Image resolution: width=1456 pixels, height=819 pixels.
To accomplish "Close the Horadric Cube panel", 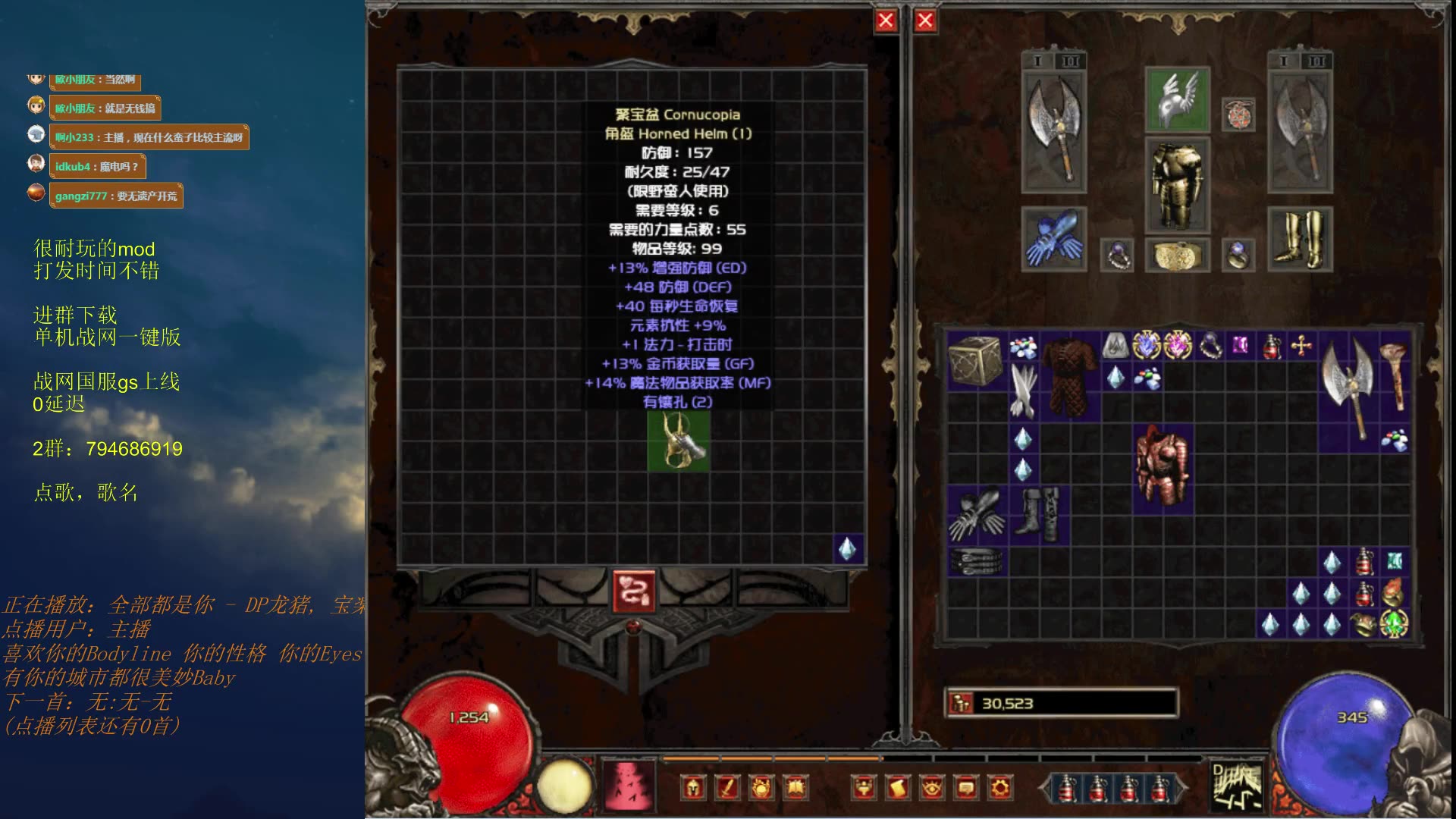I will point(885,21).
